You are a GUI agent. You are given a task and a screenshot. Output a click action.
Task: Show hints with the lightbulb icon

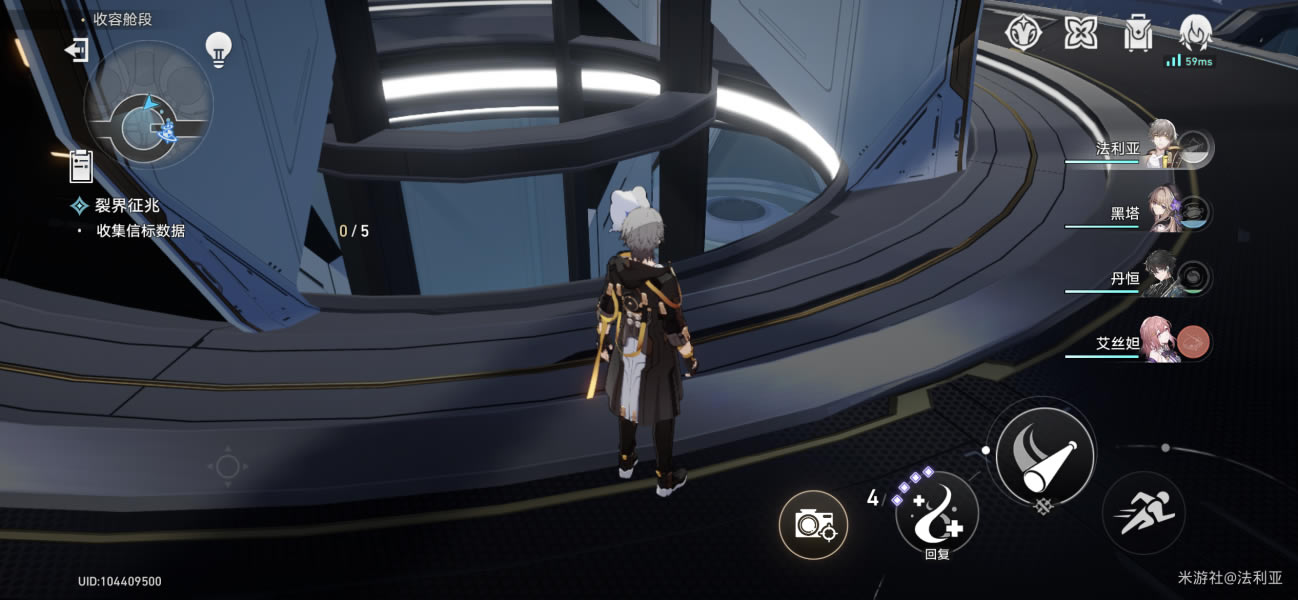pos(218,47)
